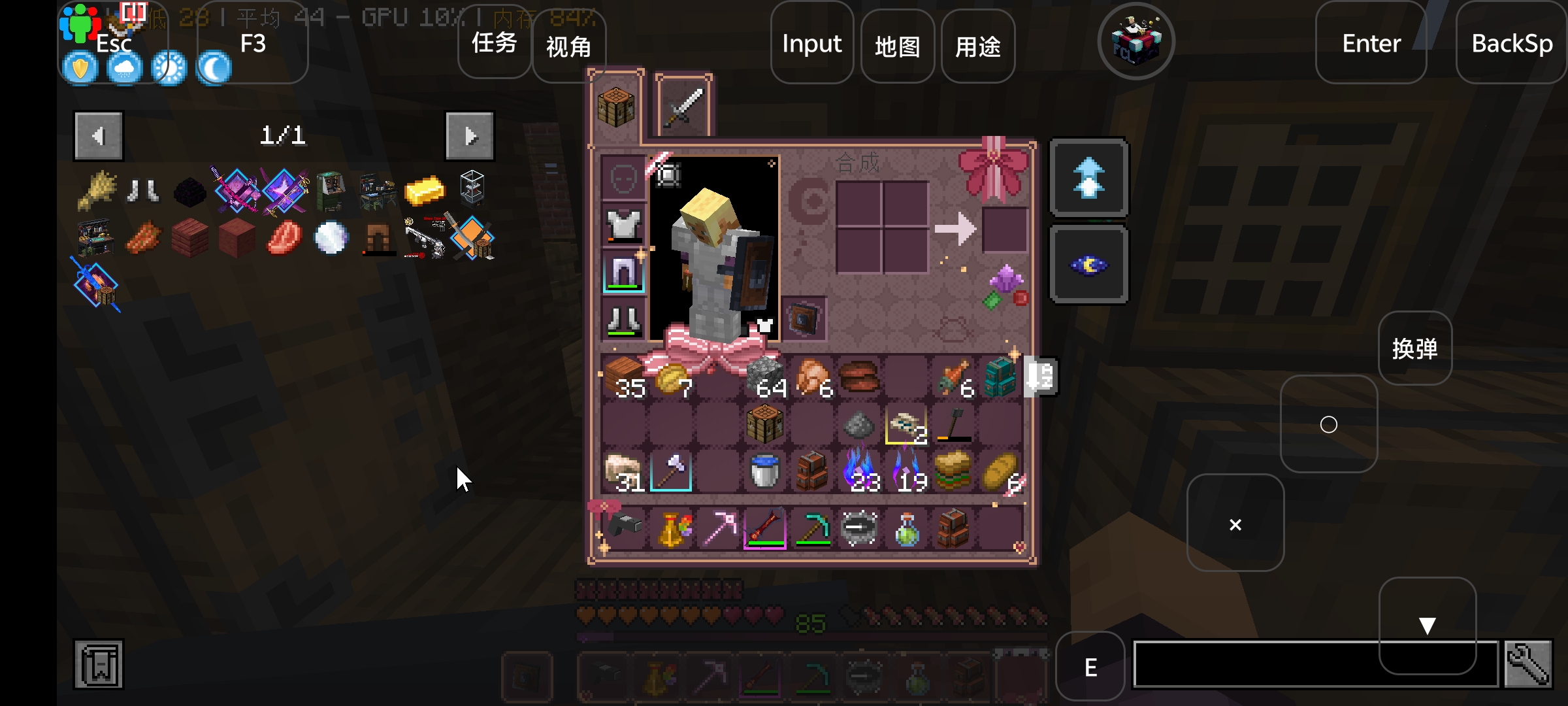Select the bucket of milk slot
This screenshot has width=1568, height=706.
(764, 472)
